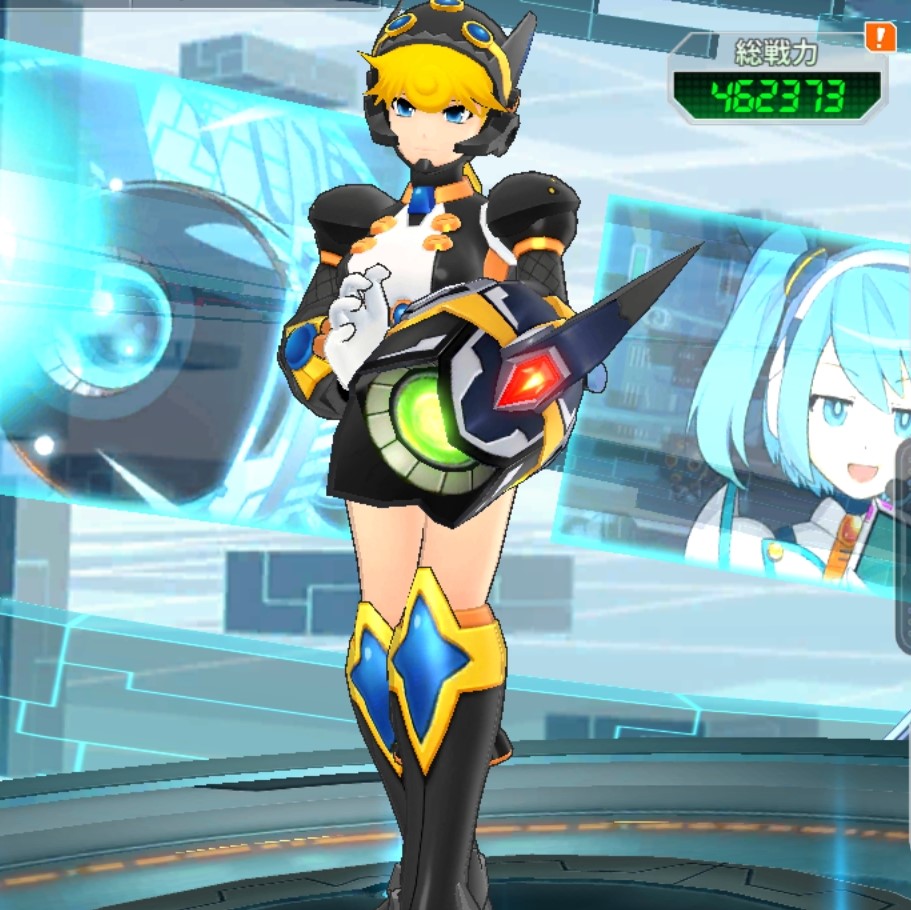Tap the orange exclamation mark icon
Viewport: 911px width, 910px height.
[880, 38]
